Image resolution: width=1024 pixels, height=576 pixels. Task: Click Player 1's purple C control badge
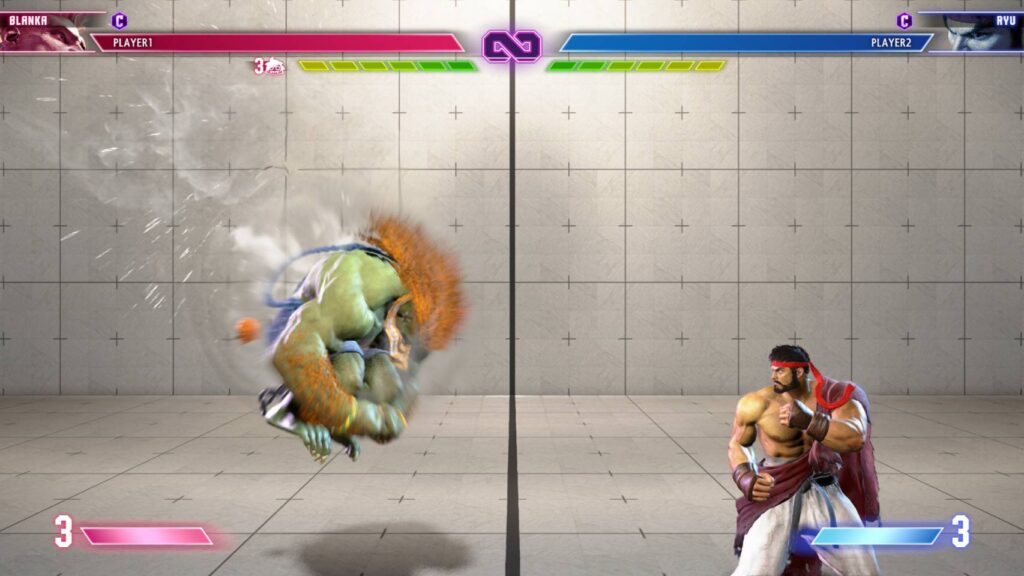120,20
